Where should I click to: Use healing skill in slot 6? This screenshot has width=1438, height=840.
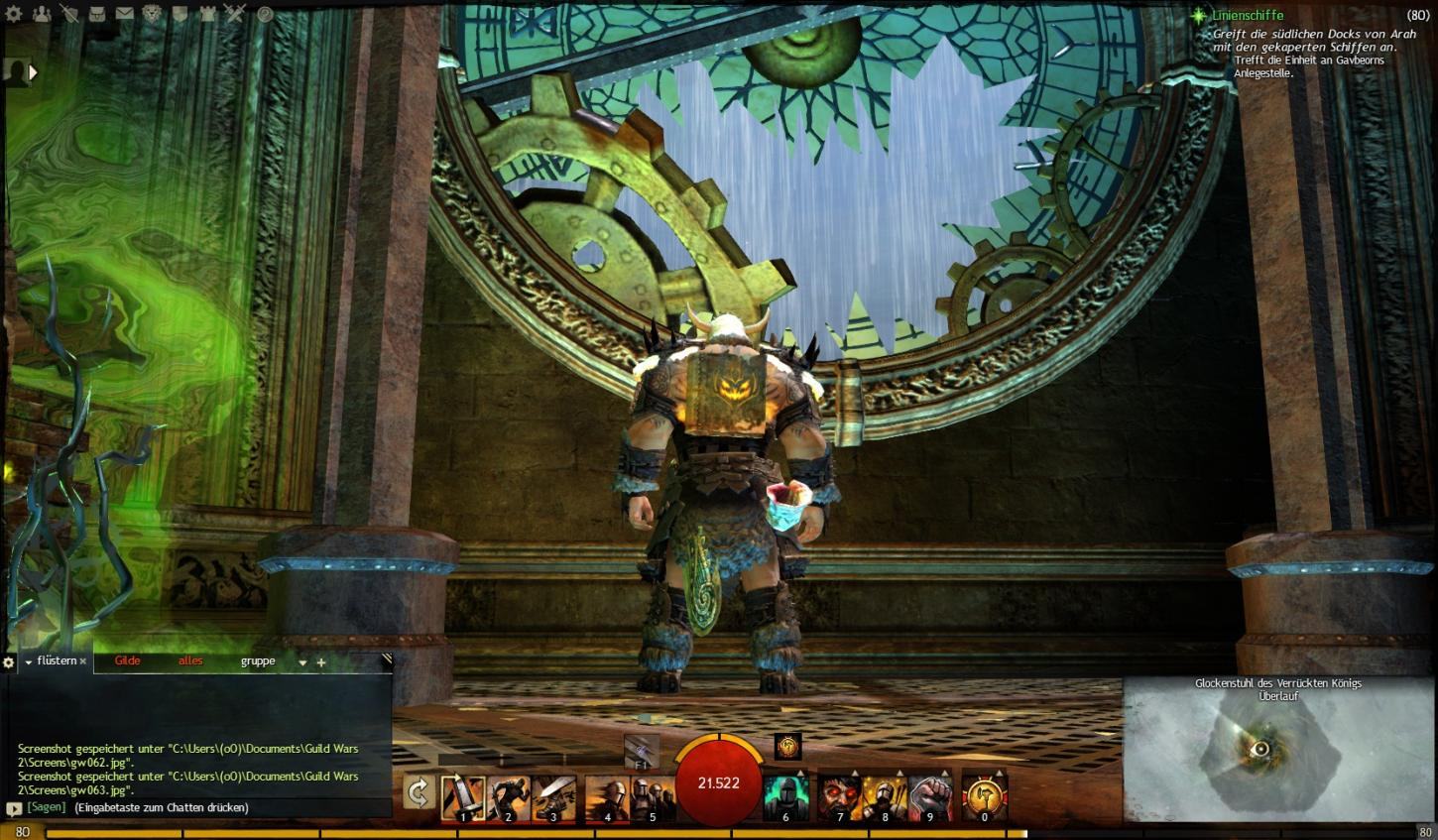784,797
